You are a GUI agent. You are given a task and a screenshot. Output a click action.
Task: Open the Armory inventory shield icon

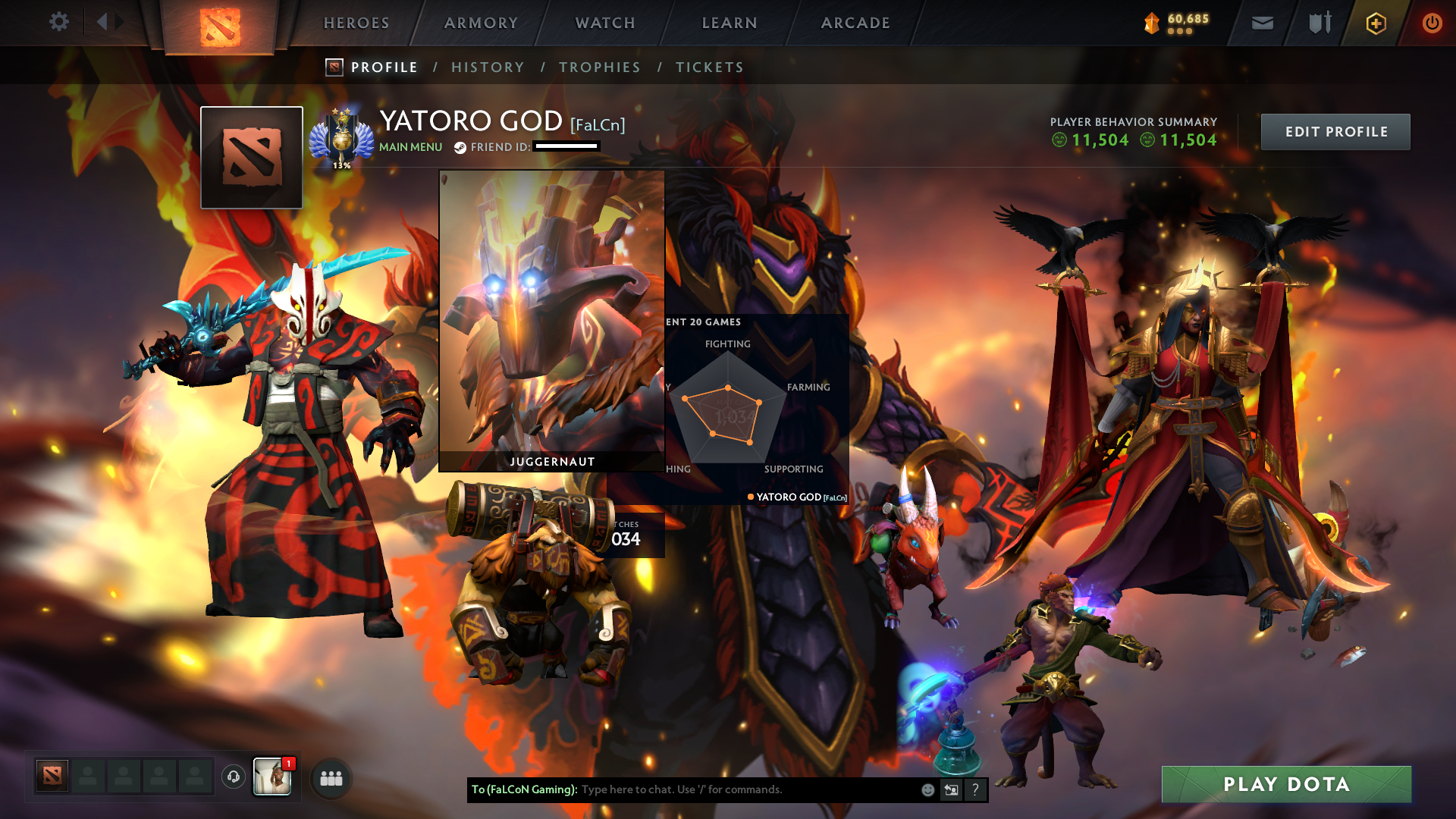pyautogui.click(x=1319, y=23)
